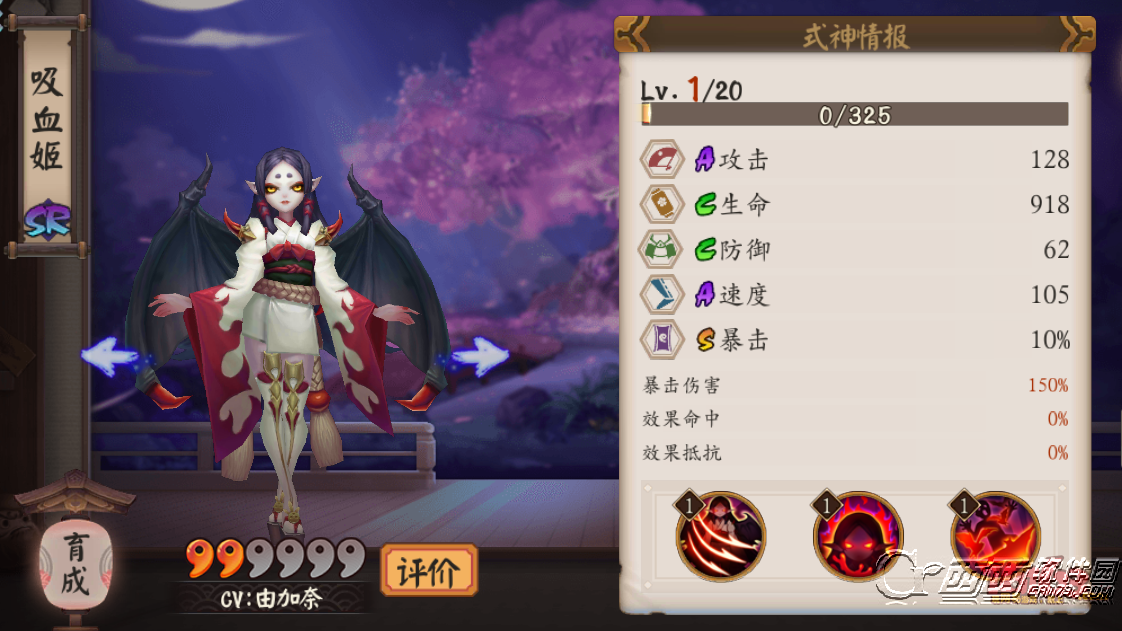Open the 评价 review button
The width and height of the screenshot is (1122, 631).
coord(429,571)
